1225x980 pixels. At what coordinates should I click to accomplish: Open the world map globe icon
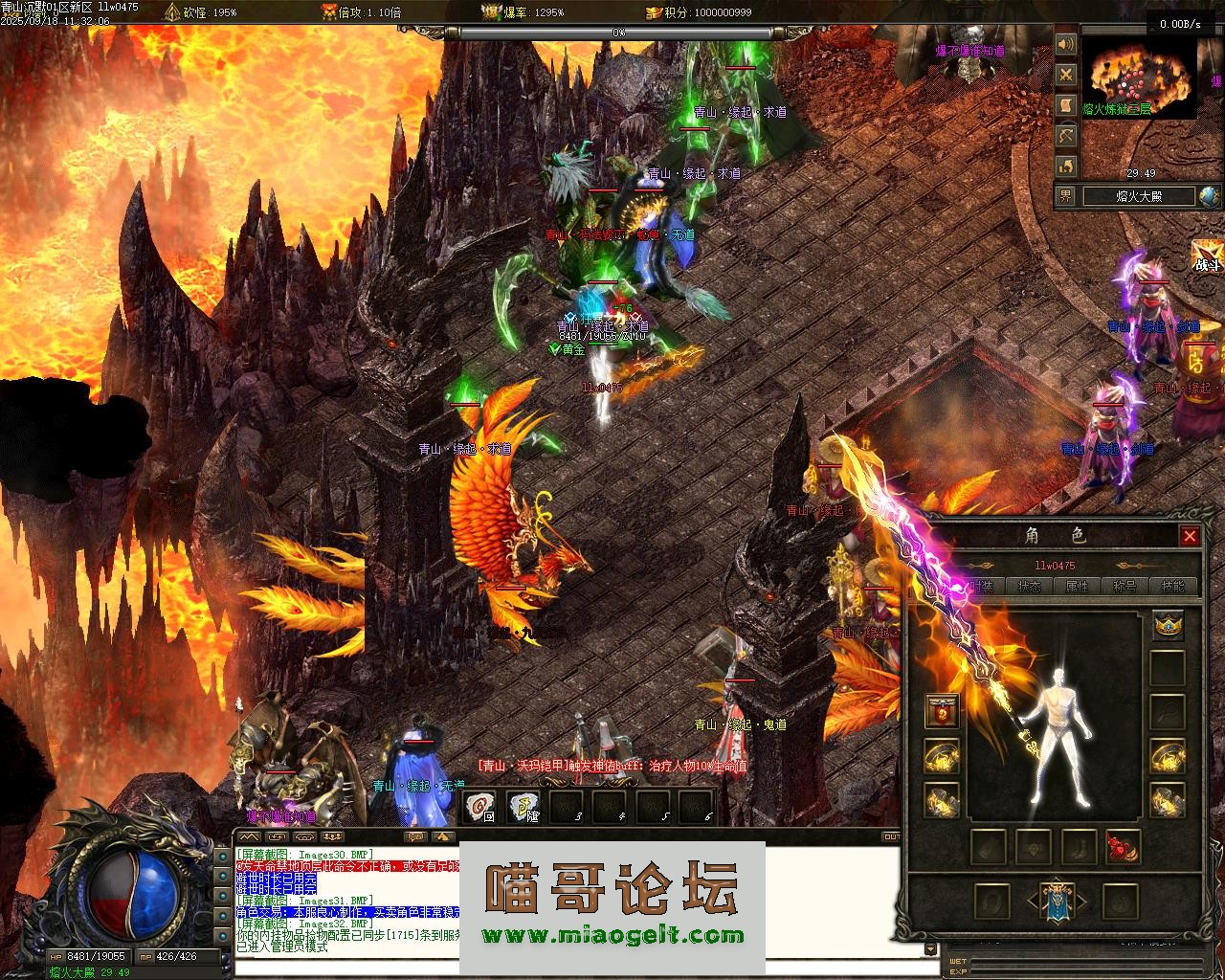click(x=1209, y=196)
